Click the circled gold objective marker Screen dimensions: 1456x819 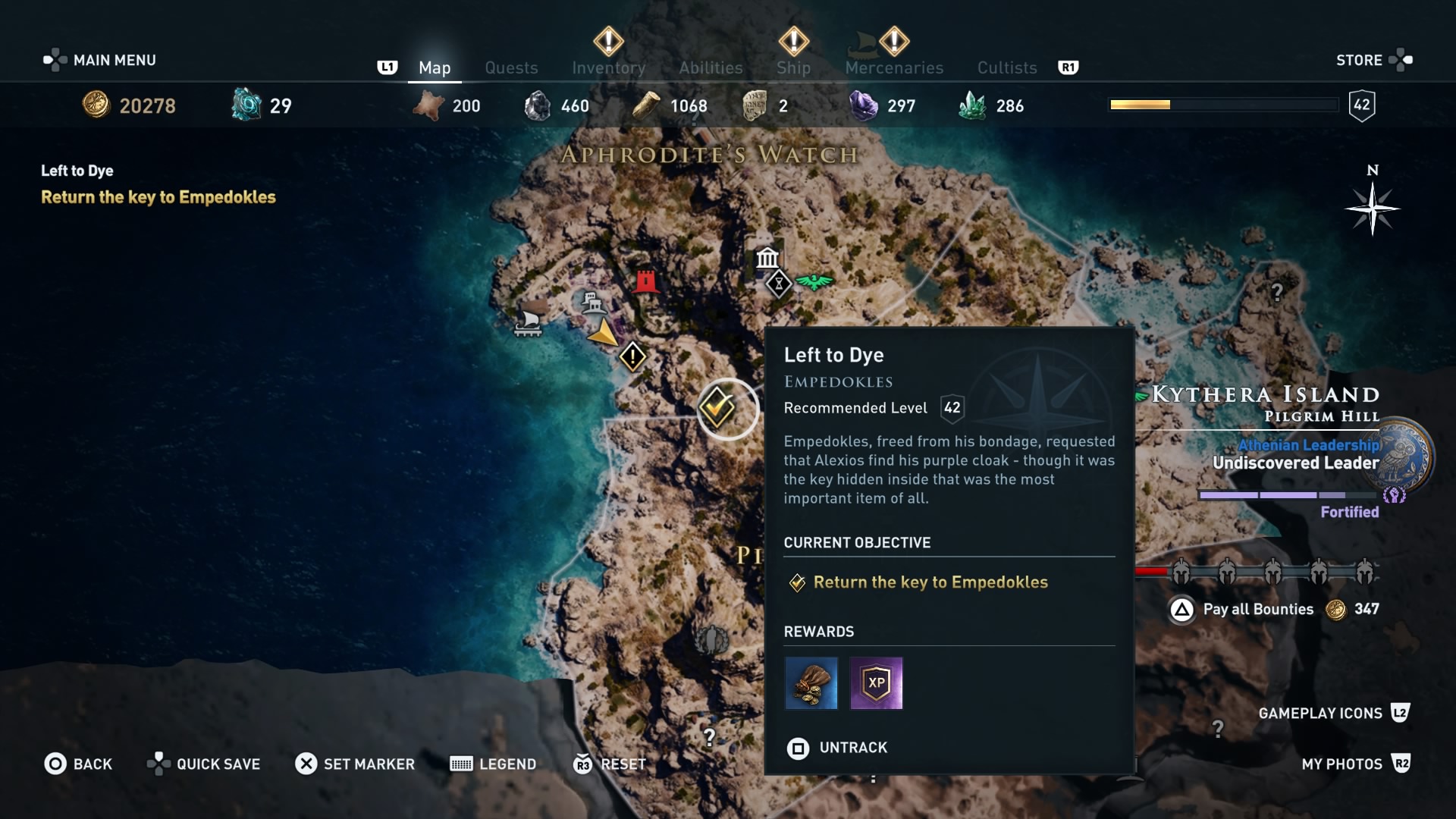(x=726, y=409)
